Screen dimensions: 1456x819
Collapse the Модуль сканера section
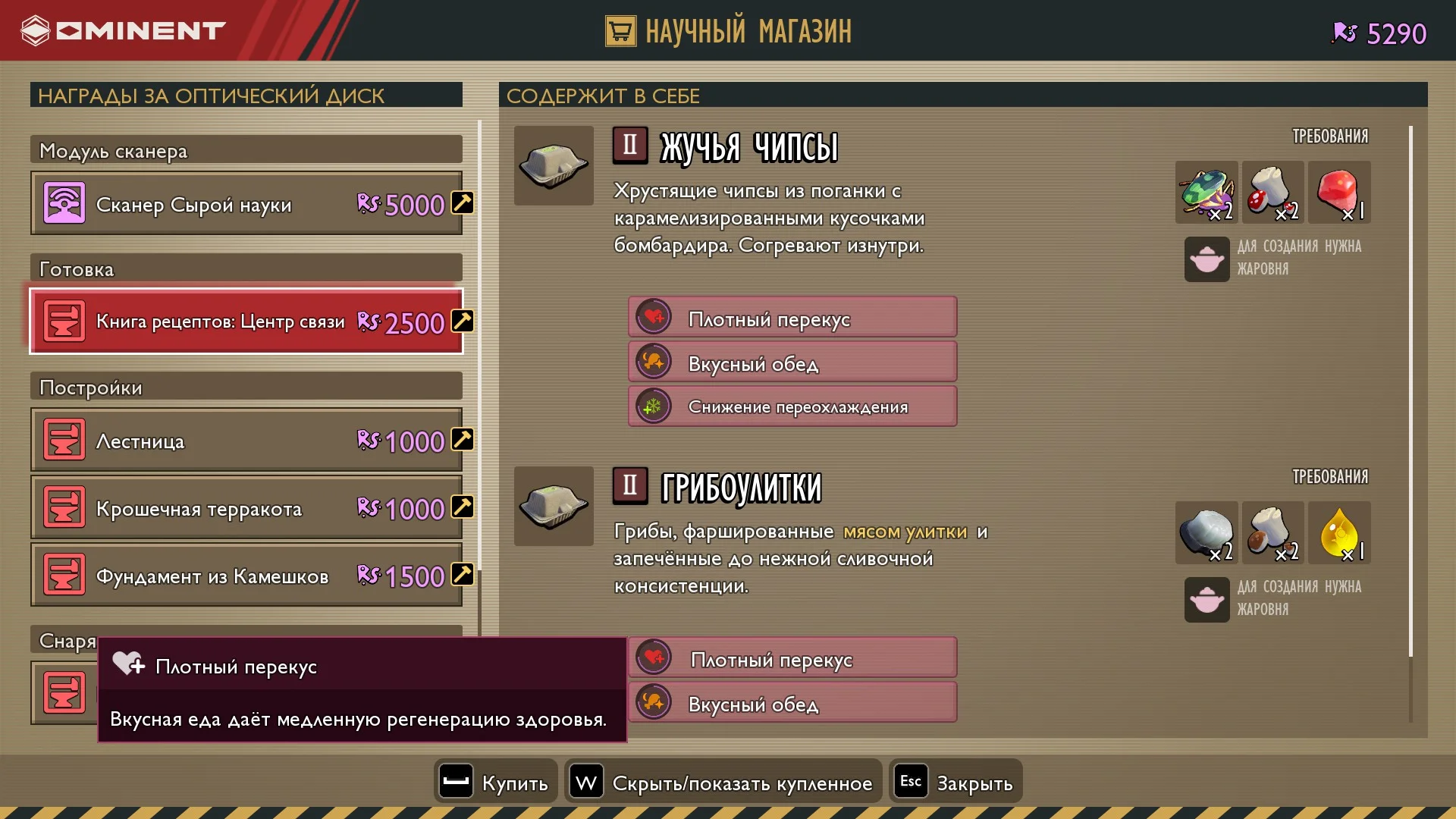pos(244,149)
